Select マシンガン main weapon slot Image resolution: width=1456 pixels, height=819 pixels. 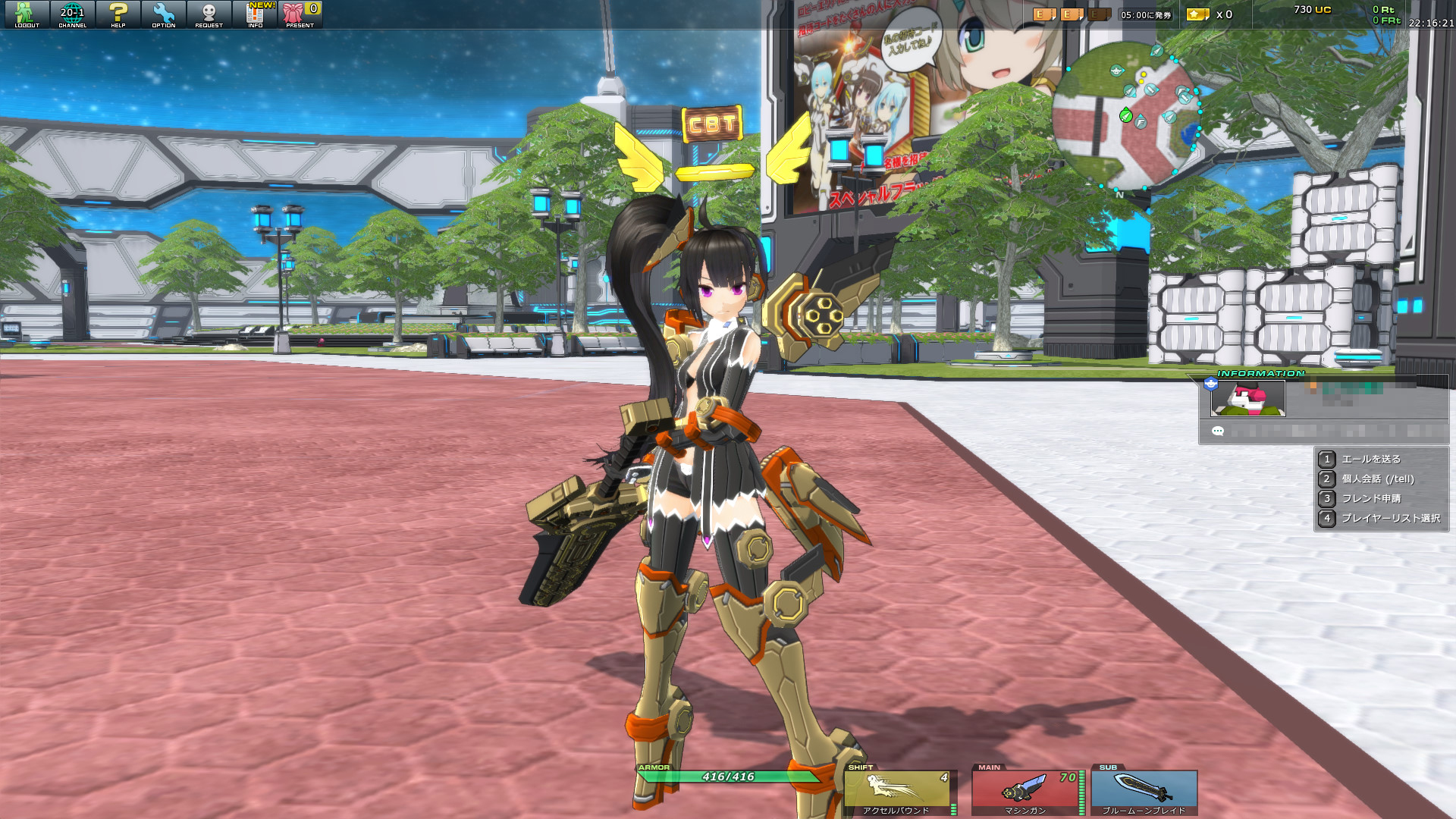[x=1026, y=792]
